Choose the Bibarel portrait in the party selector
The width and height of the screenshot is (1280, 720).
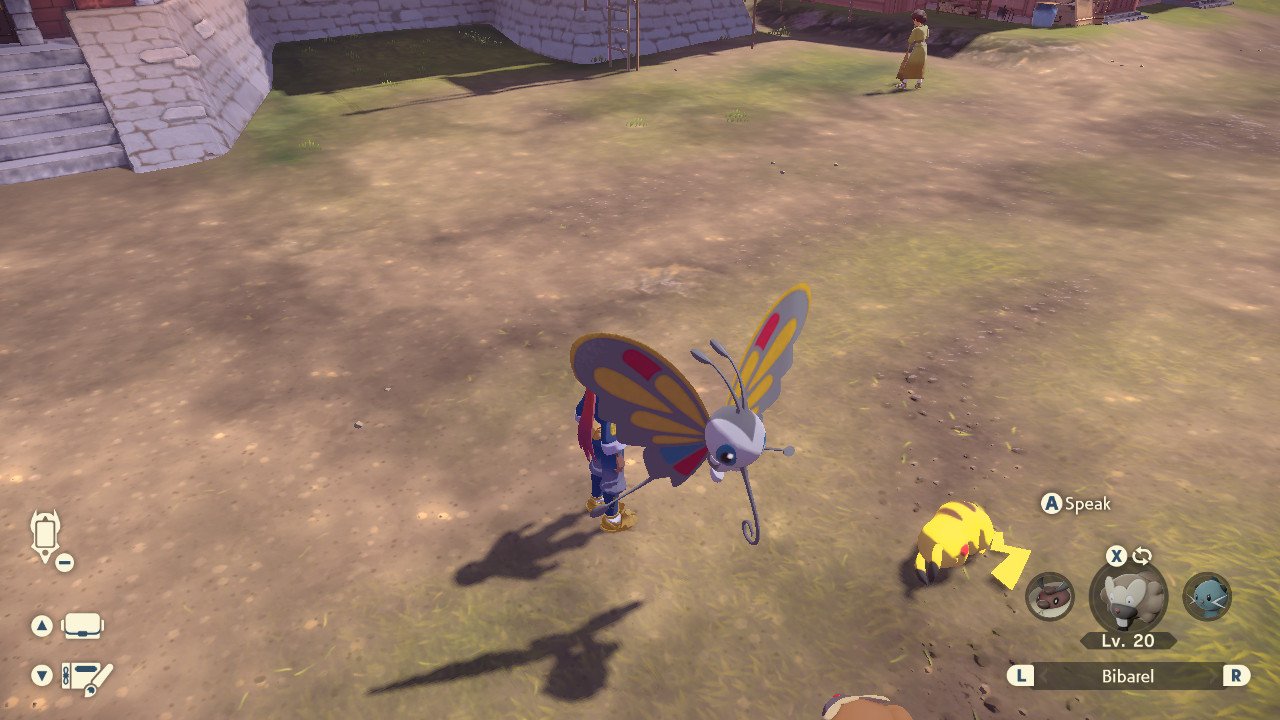[x=1128, y=597]
